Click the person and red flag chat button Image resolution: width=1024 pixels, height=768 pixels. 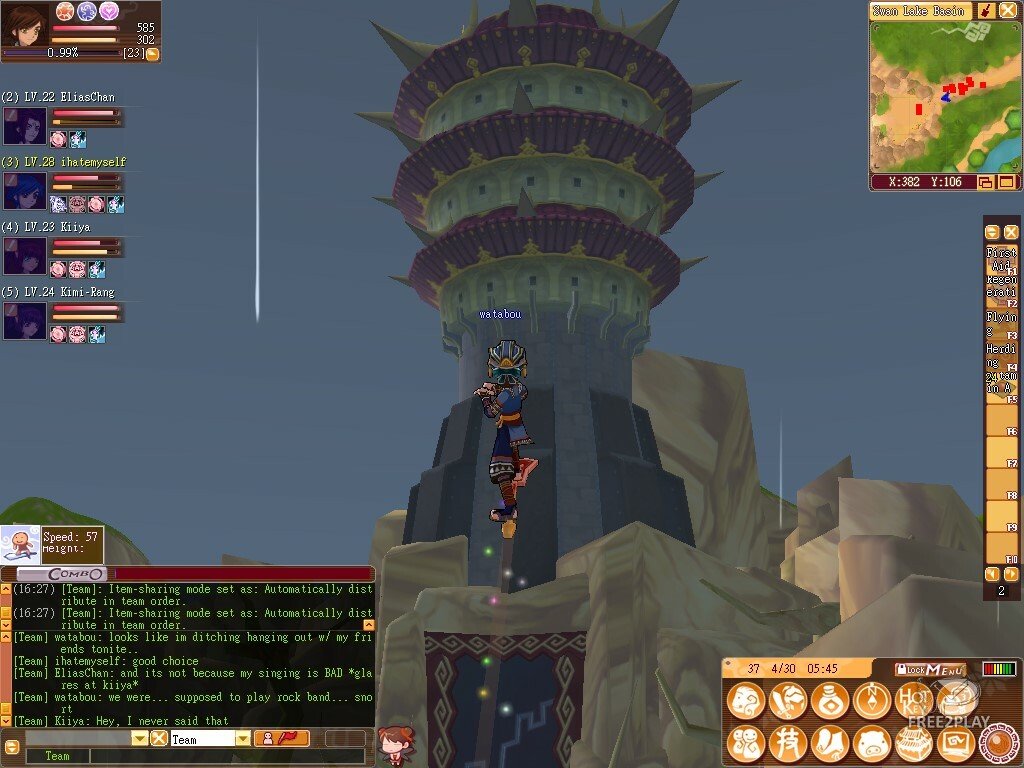pyautogui.click(x=280, y=738)
